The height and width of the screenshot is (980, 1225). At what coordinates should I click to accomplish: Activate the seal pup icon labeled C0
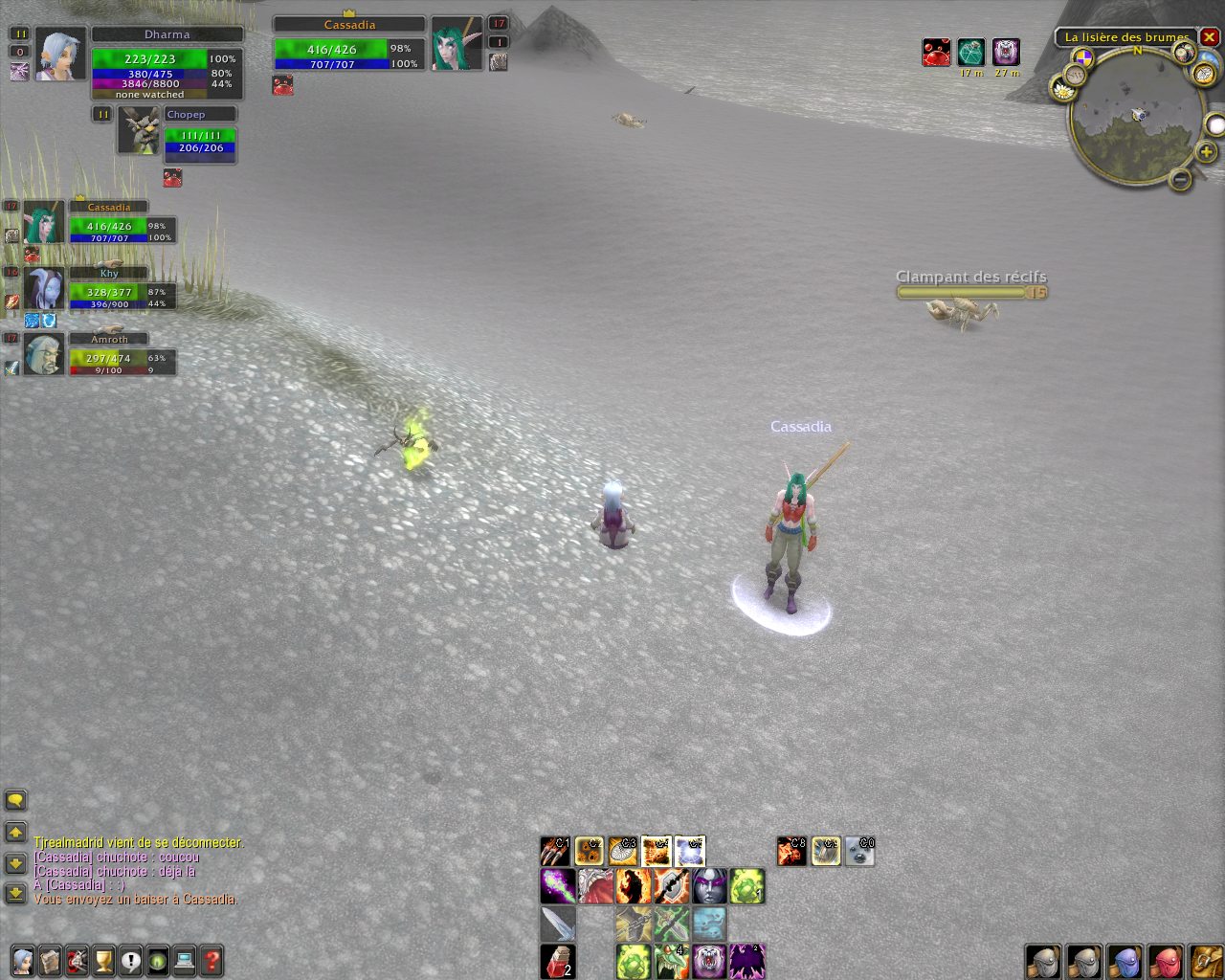(859, 851)
